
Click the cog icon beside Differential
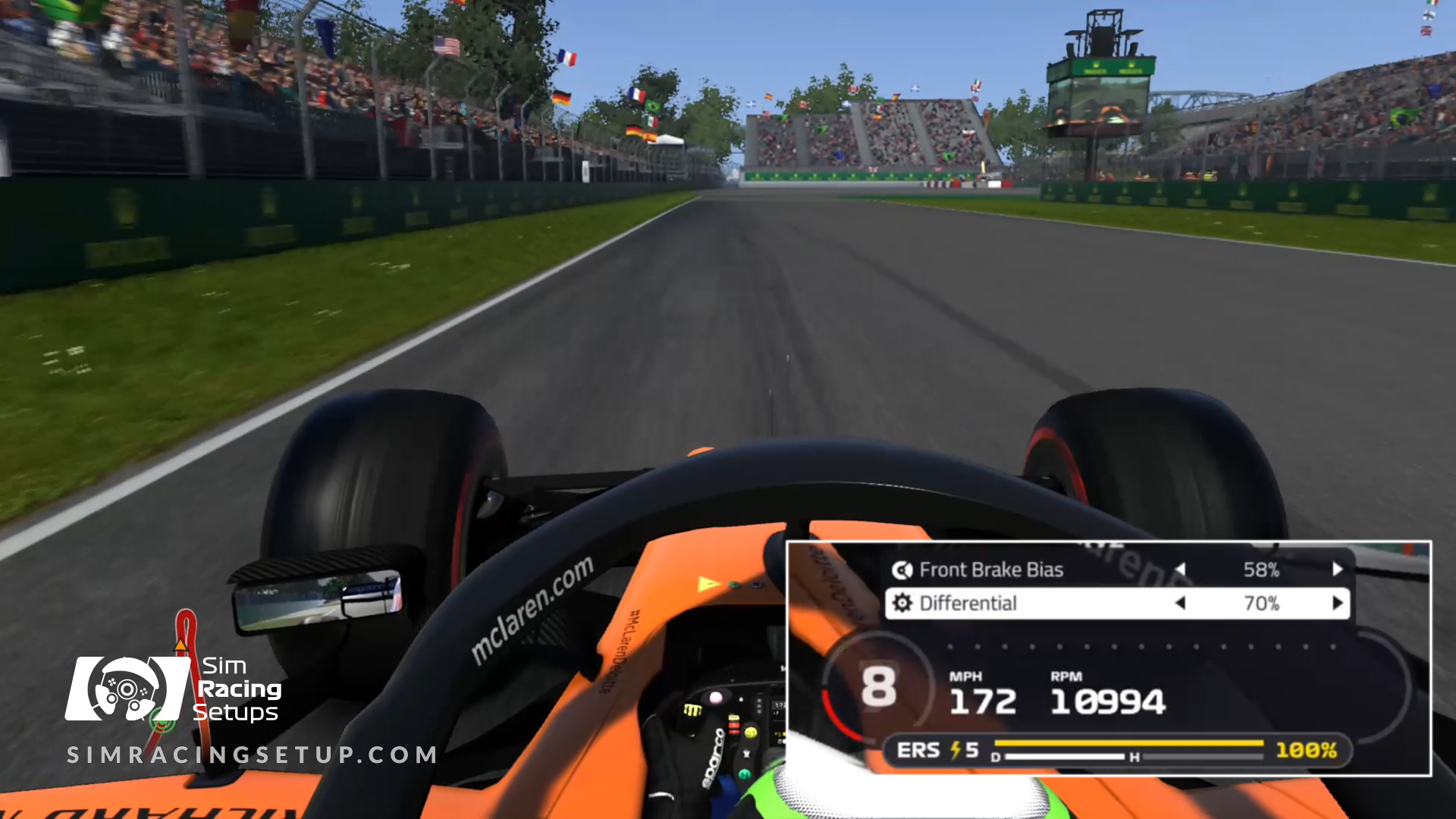[902, 603]
